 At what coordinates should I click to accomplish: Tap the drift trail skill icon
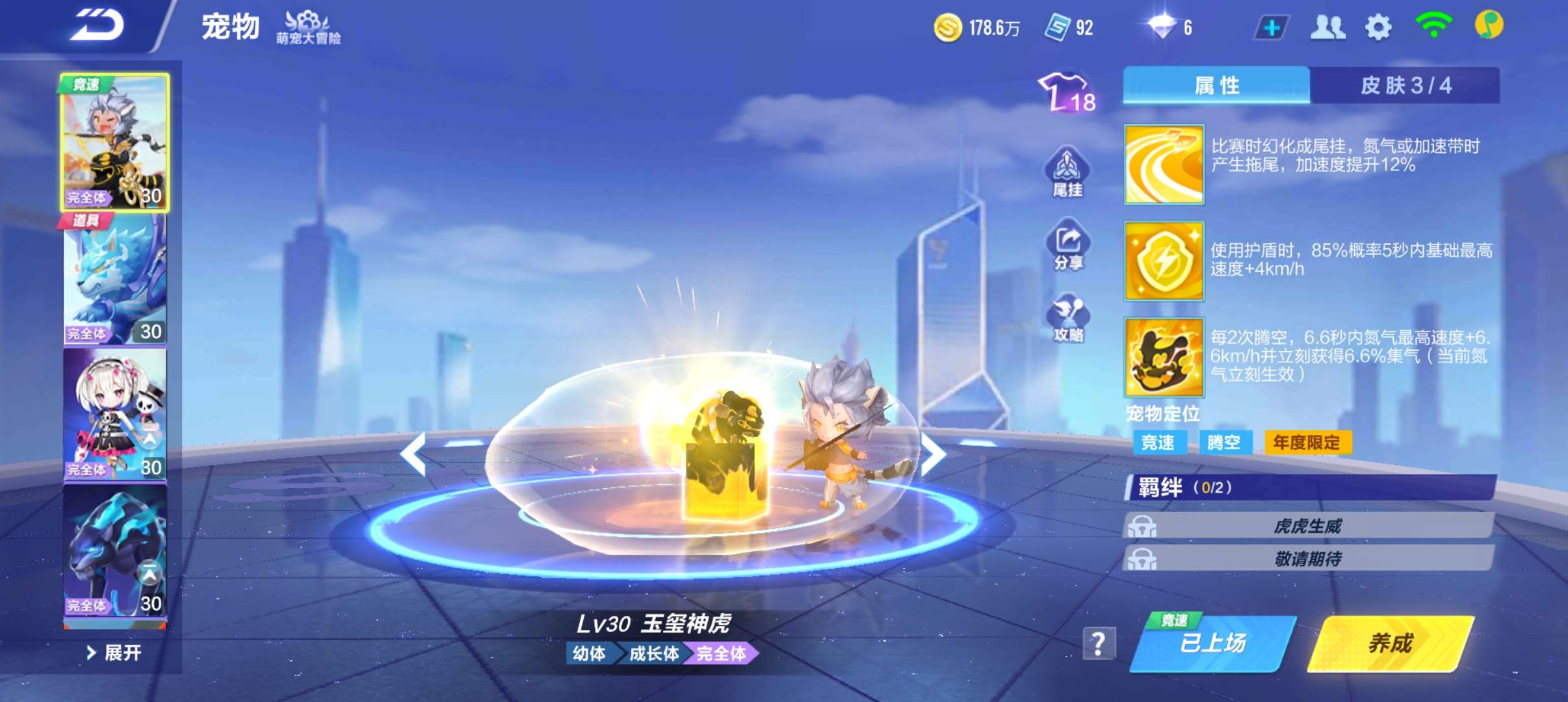pos(1163,165)
